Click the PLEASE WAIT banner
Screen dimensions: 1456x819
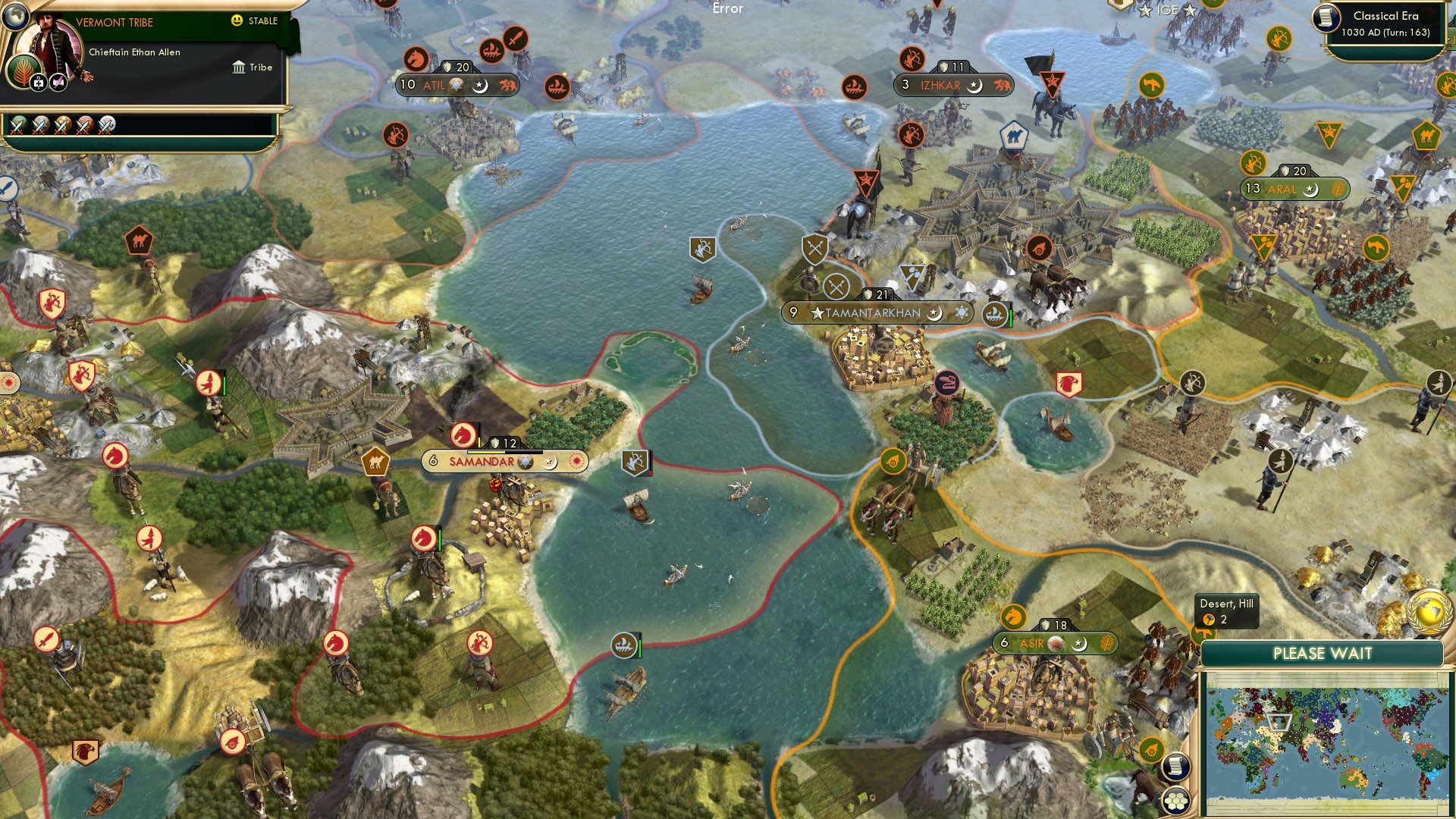point(1323,653)
